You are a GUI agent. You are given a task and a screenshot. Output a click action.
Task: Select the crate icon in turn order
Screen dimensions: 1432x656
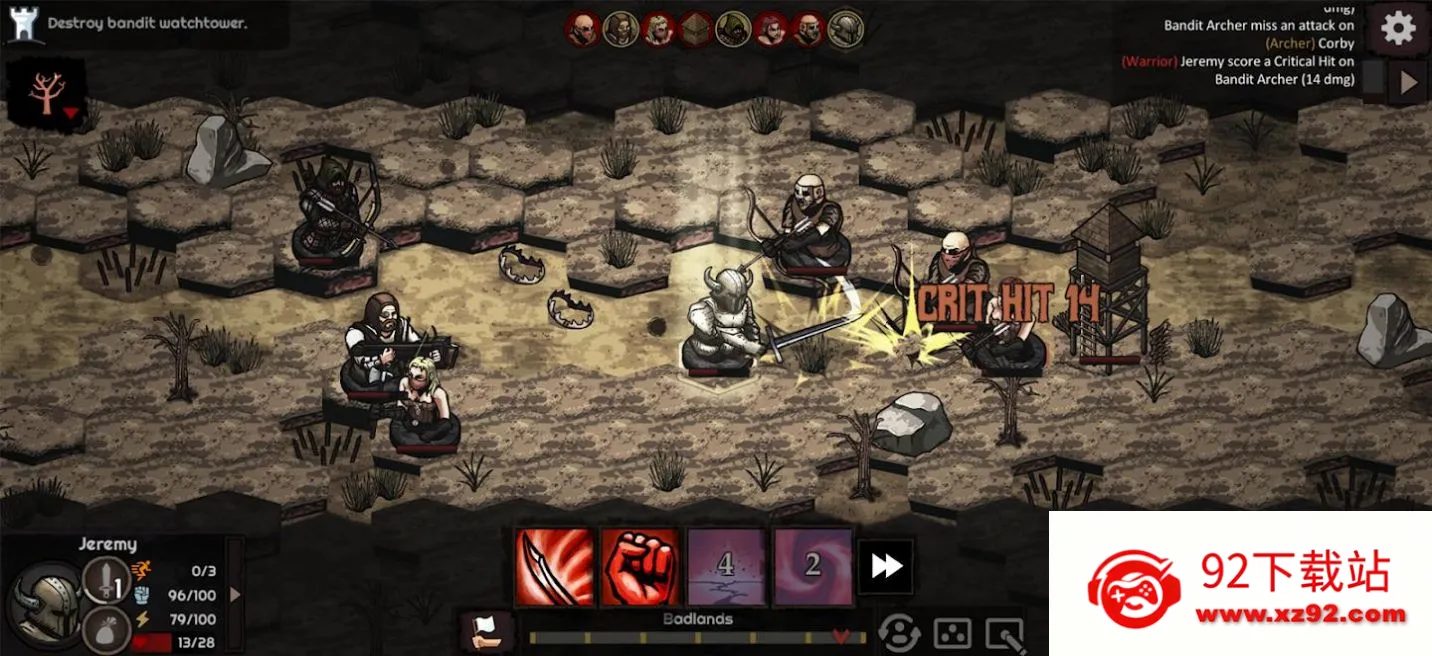click(x=696, y=30)
